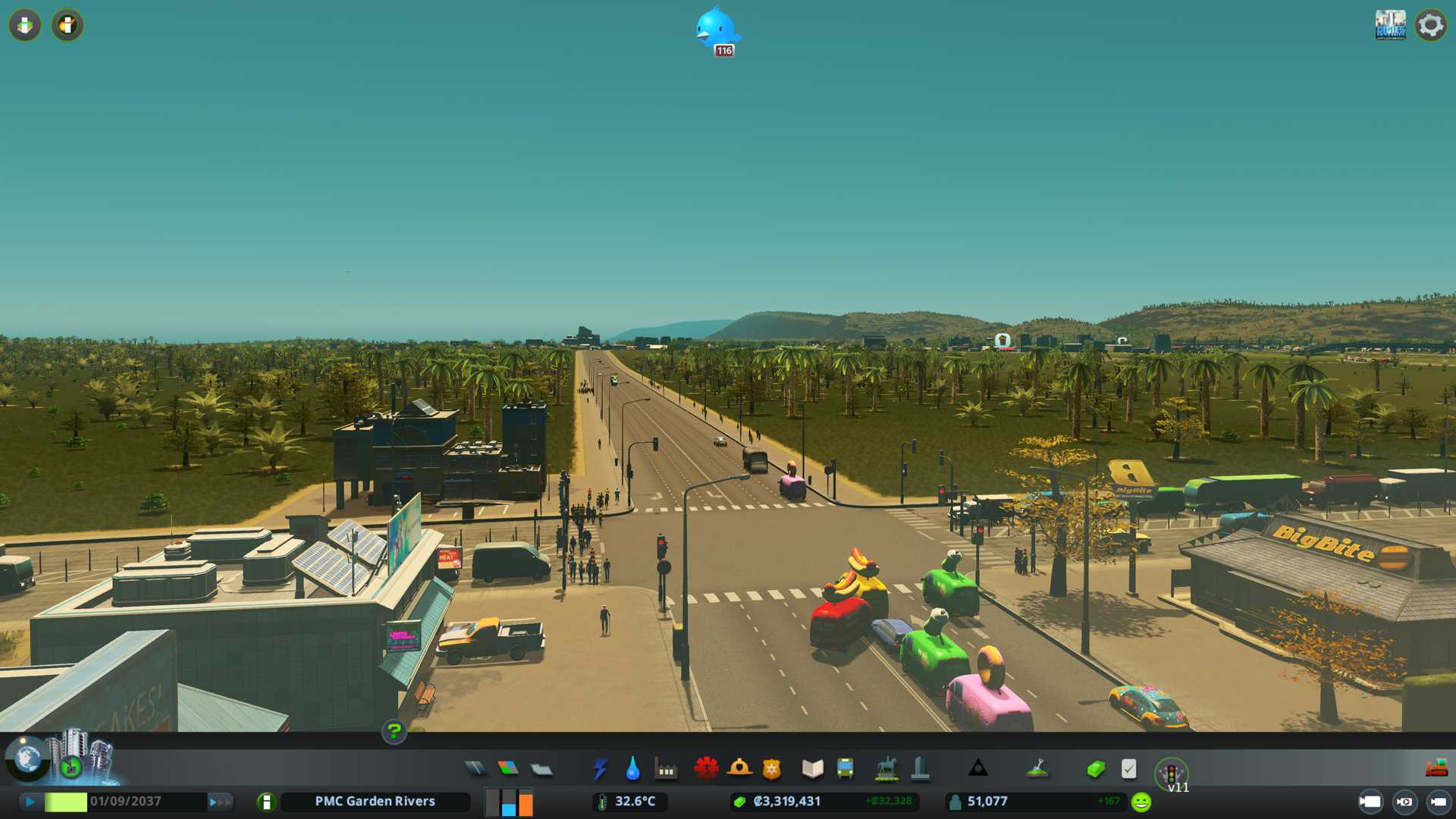Open the Education book menu

812,769
